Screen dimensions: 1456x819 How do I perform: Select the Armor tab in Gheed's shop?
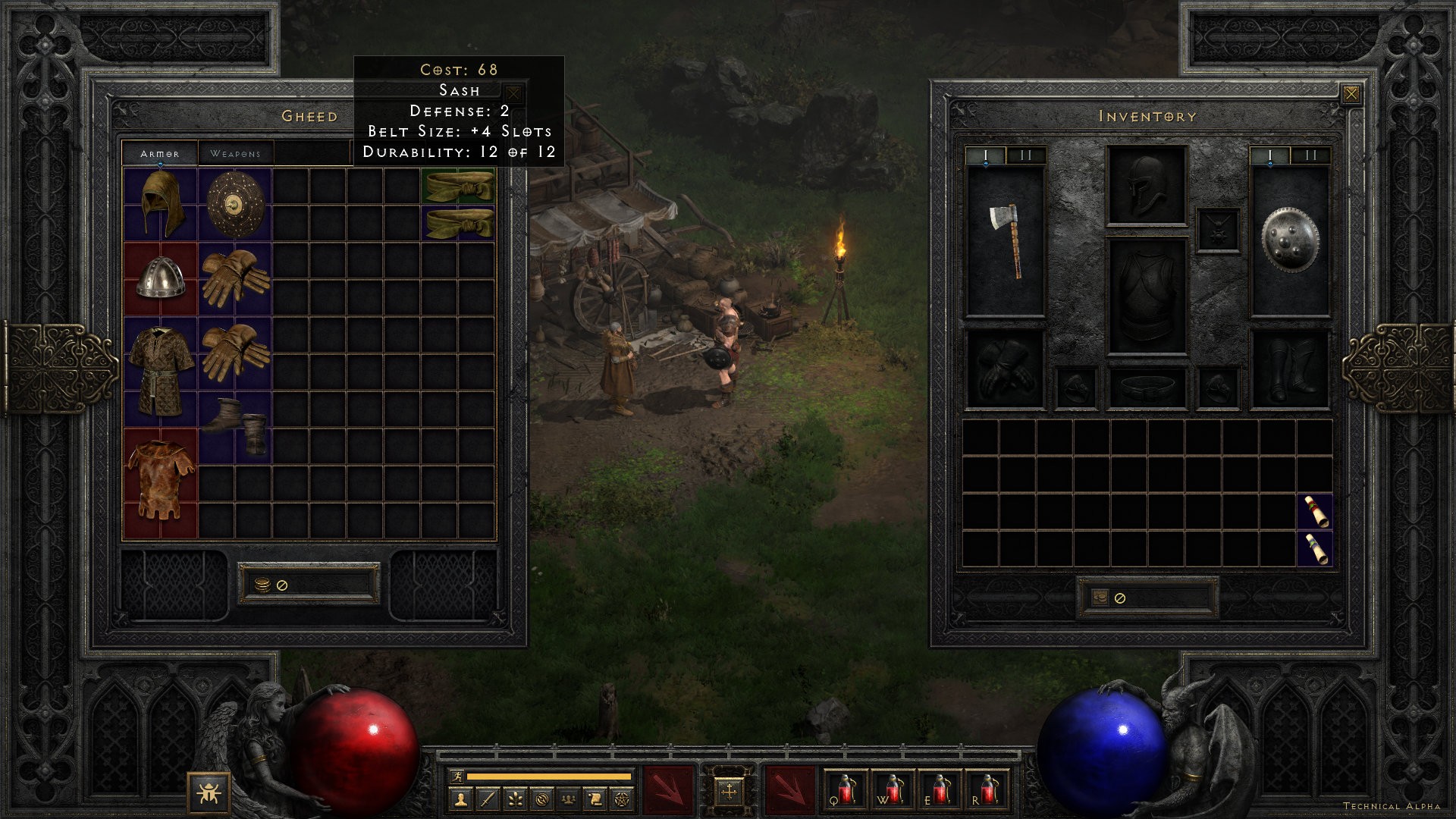(159, 153)
